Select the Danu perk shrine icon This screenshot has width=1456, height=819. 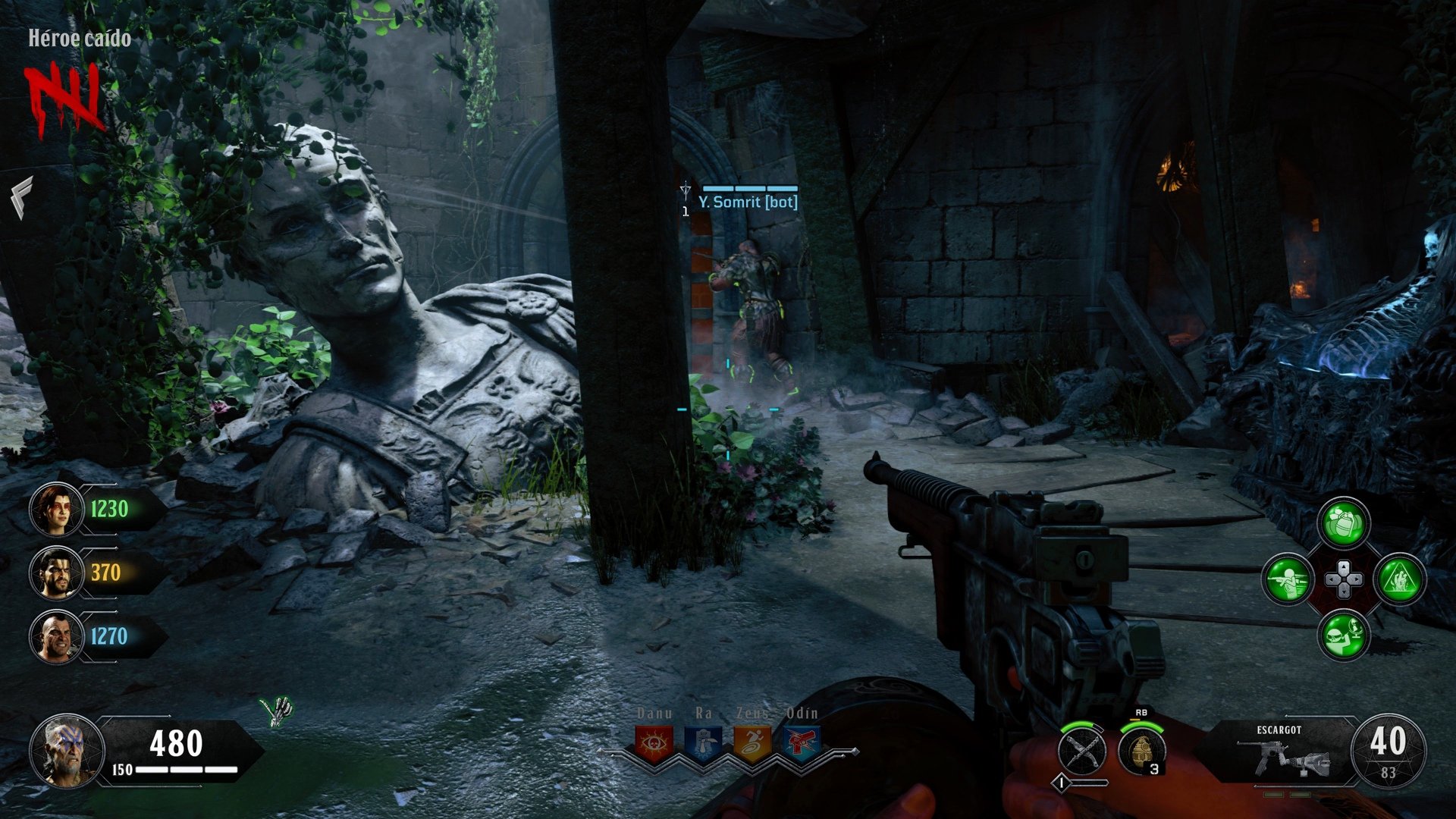pyautogui.click(x=653, y=742)
